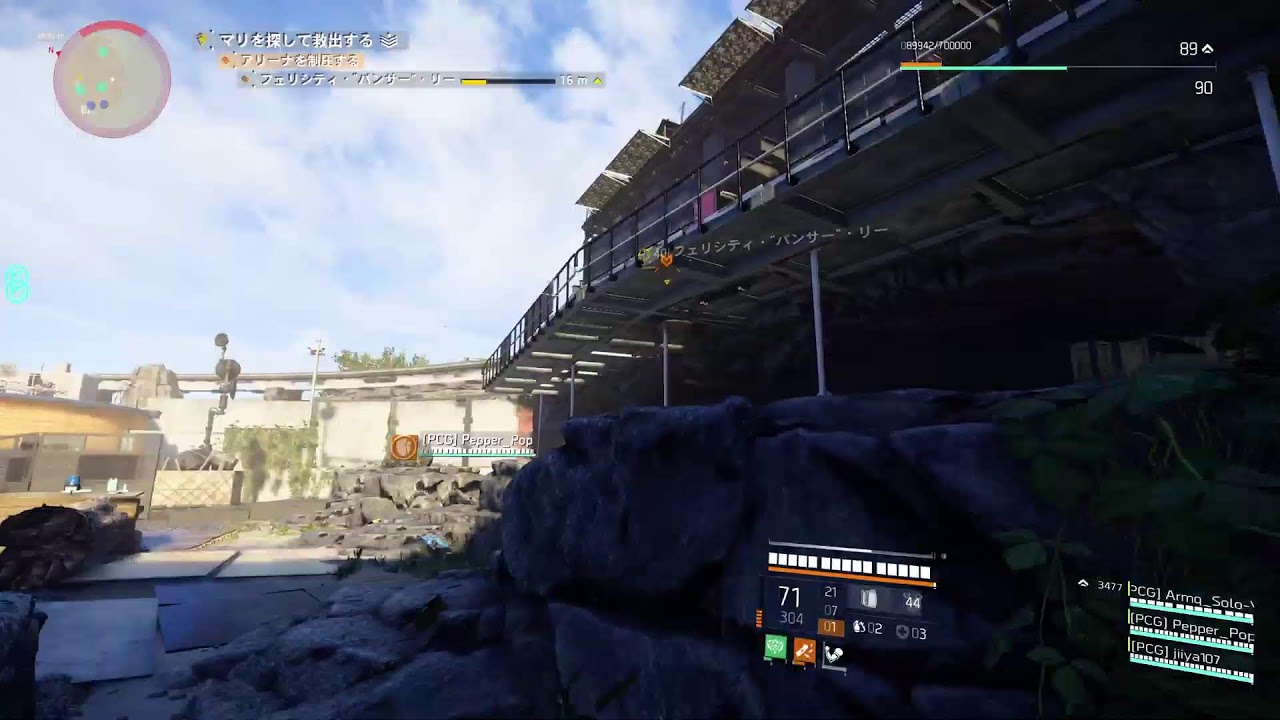Collapse the objective list via its stacked chevrons
1280x720 pixels.
click(x=389, y=40)
